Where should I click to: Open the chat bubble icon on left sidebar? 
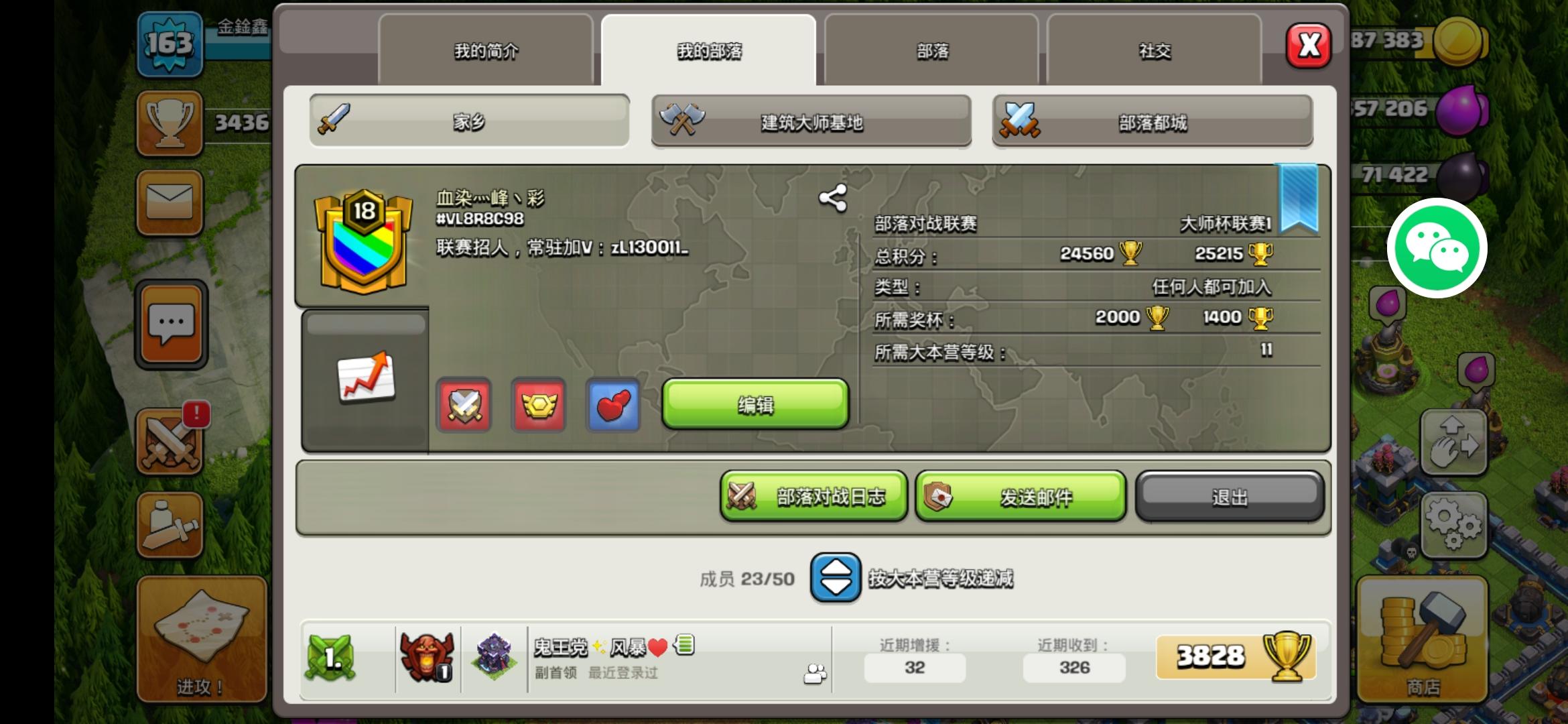click(x=170, y=324)
